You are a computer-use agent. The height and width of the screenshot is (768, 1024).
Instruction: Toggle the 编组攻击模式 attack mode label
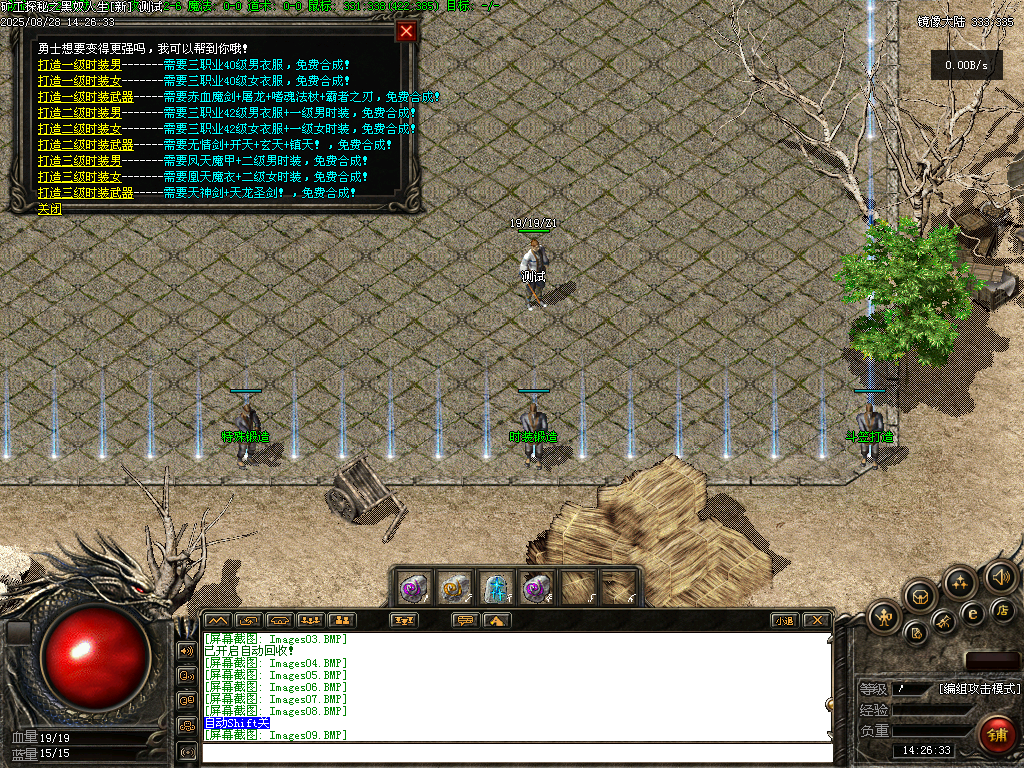979,688
